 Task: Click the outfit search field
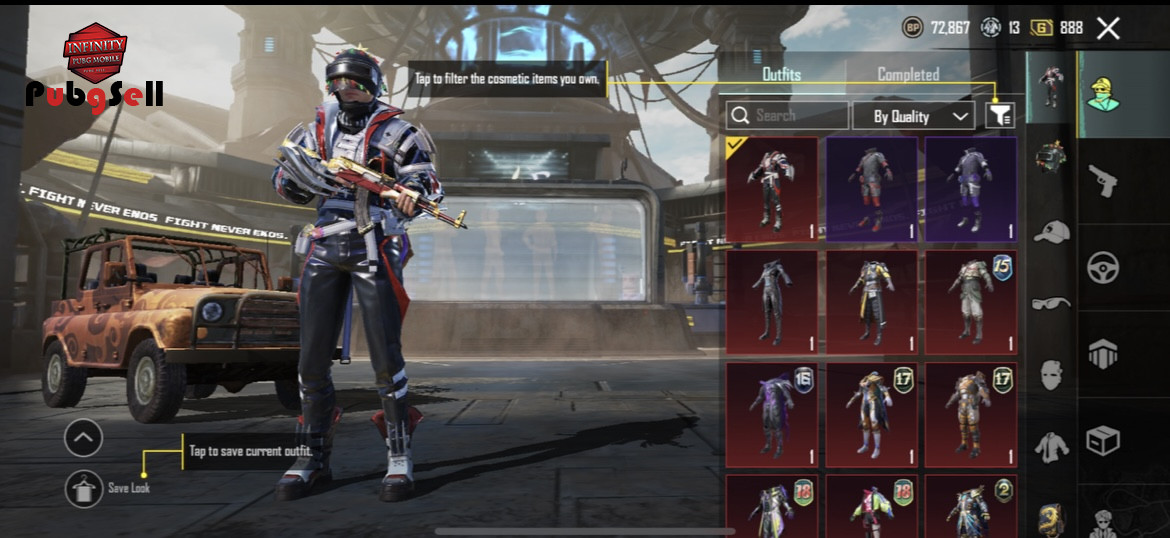point(788,116)
